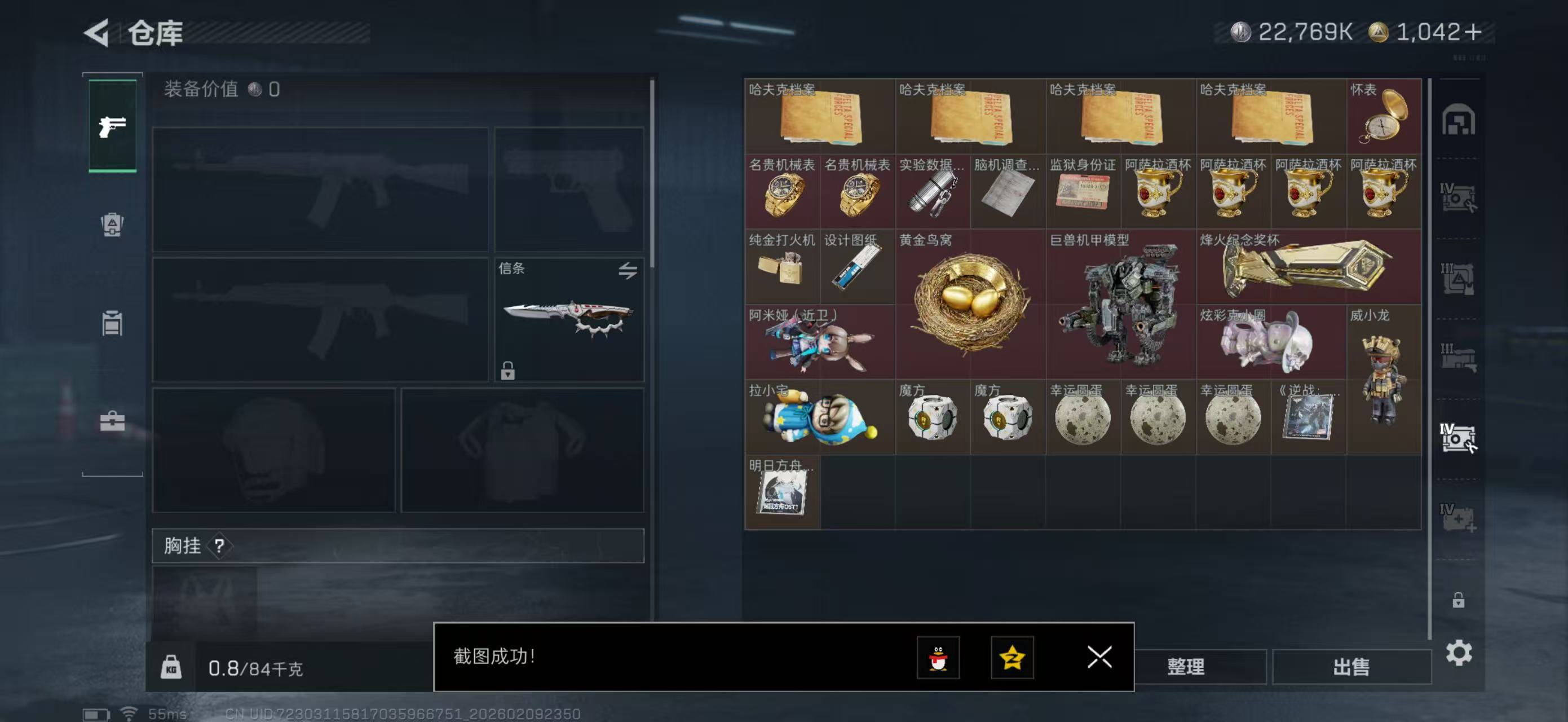
Task: Click the storage locker icon atop right sidebar
Action: pyautogui.click(x=1460, y=120)
